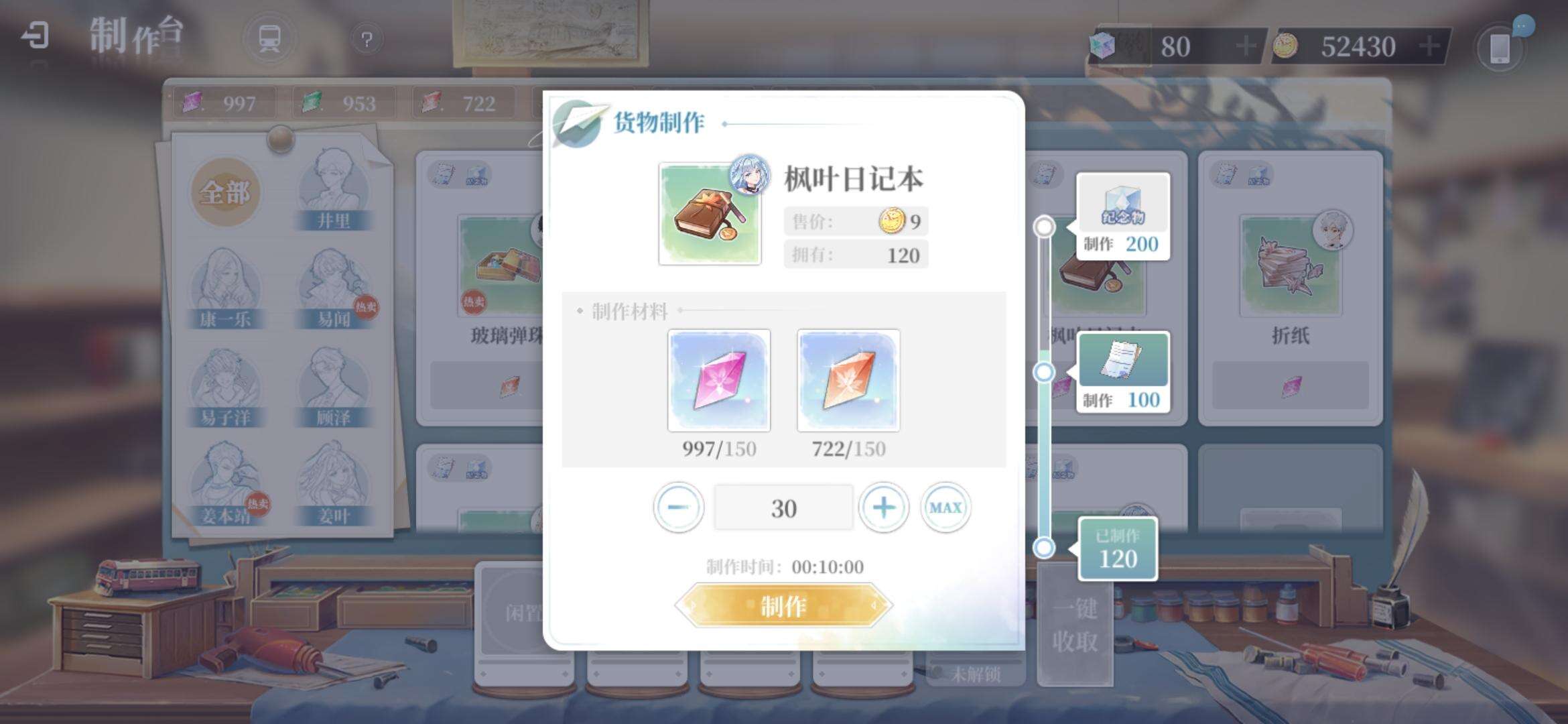Increase quantity with the plus button
Image resolution: width=1568 pixels, height=724 pixels.
883,507
